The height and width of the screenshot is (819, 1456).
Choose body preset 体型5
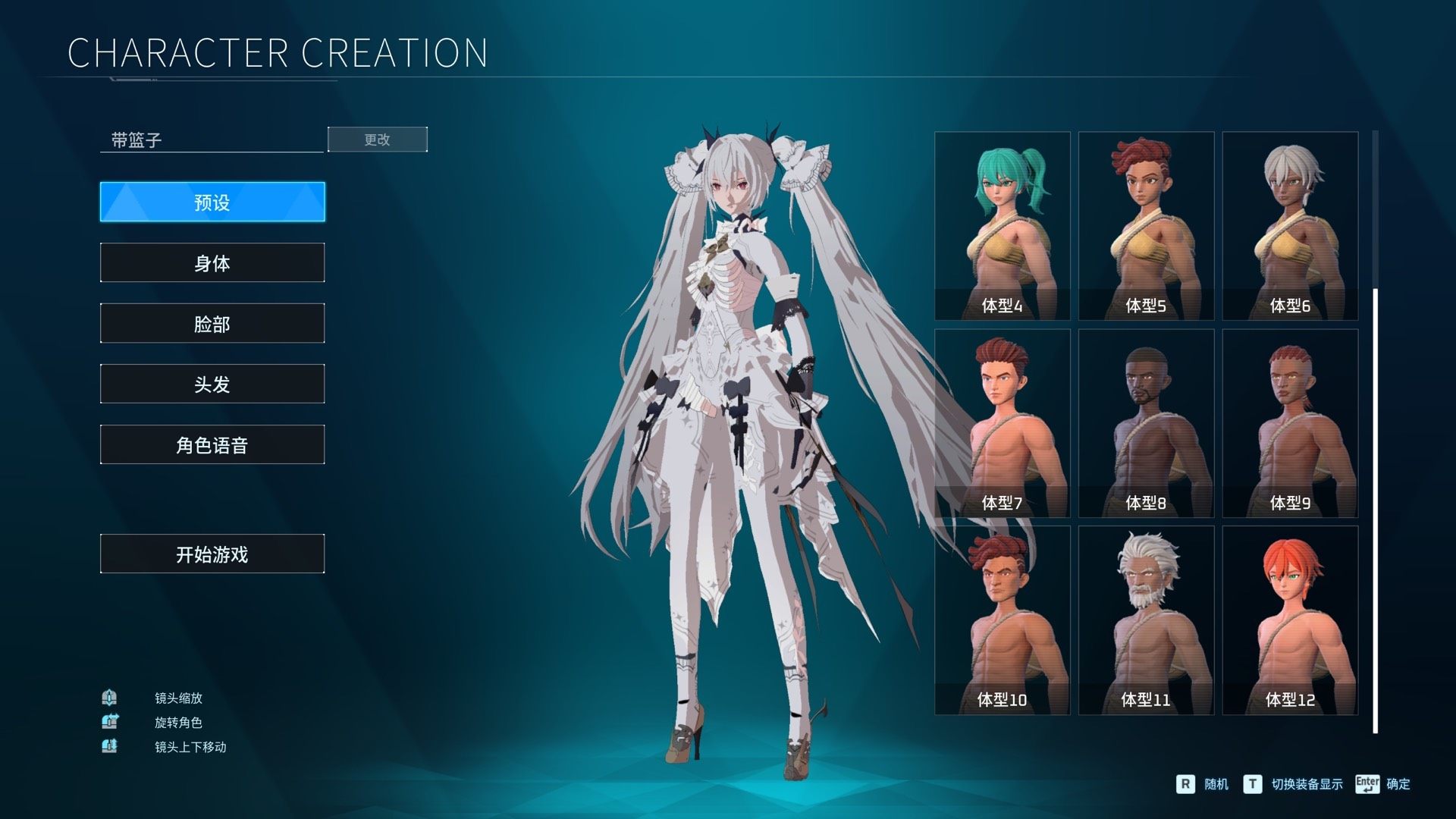(x=1146, y=226)
